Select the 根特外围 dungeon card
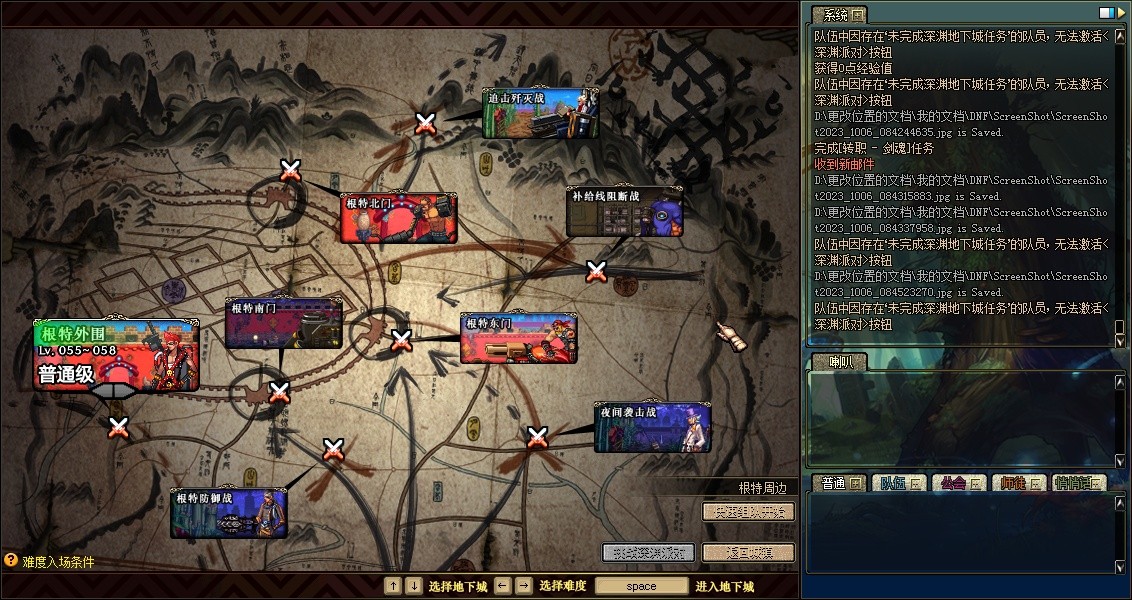Image resolution: width=1132 pixels, height=600 pixels. (x=116, y=355)
